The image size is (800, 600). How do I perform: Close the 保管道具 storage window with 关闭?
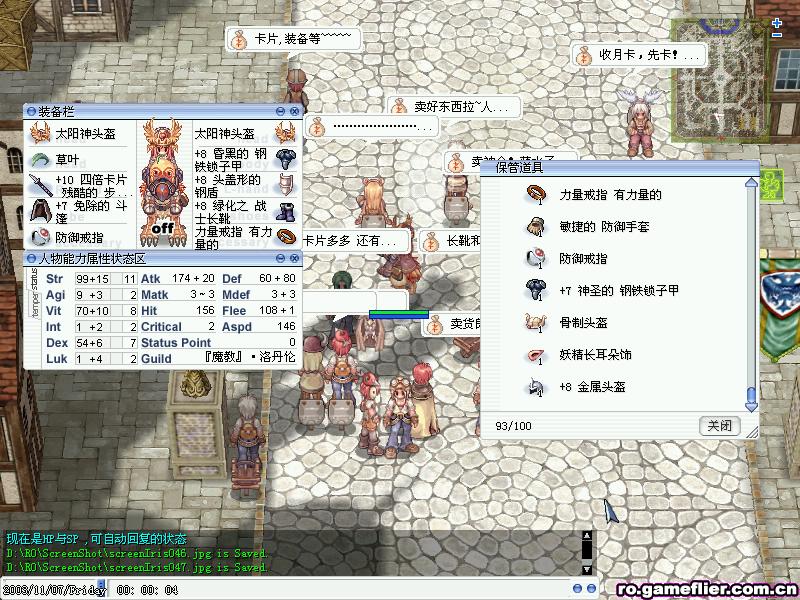[719, 425]
